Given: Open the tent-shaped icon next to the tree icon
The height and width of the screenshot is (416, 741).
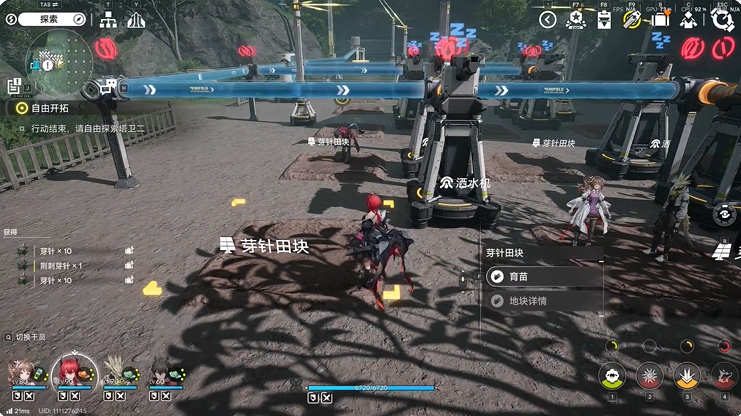Looking at the screenshot, I should click(x=135, y=19).
